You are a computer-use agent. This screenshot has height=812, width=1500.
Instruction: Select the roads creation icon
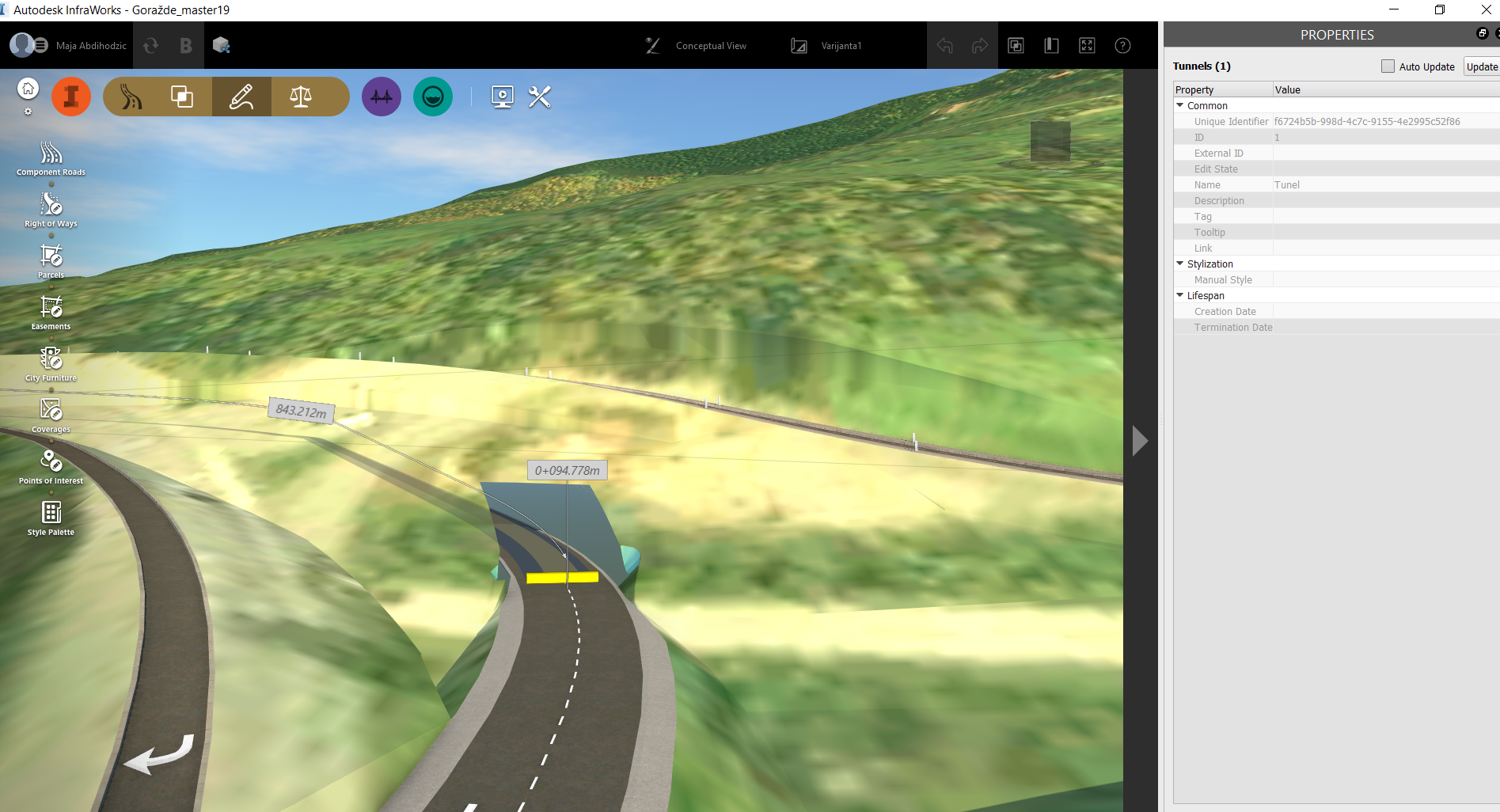[x=129, y=96]
